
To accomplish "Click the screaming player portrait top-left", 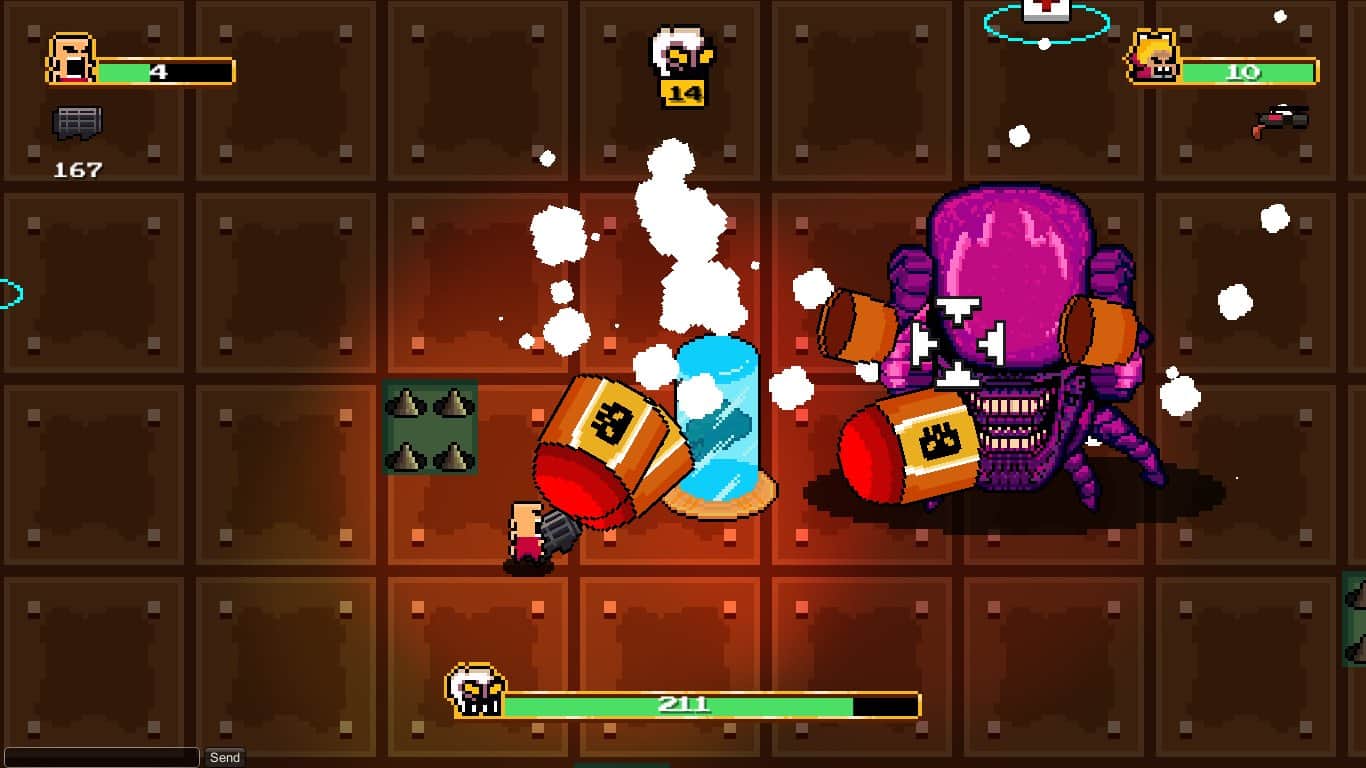I will 68,60.
